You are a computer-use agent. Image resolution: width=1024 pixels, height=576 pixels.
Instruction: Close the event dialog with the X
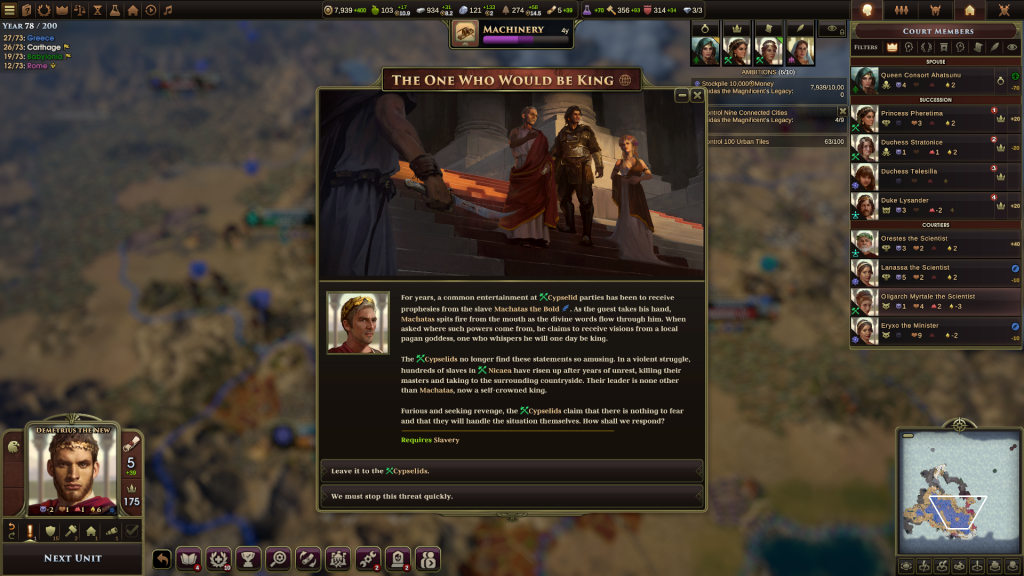coord(697,95)
